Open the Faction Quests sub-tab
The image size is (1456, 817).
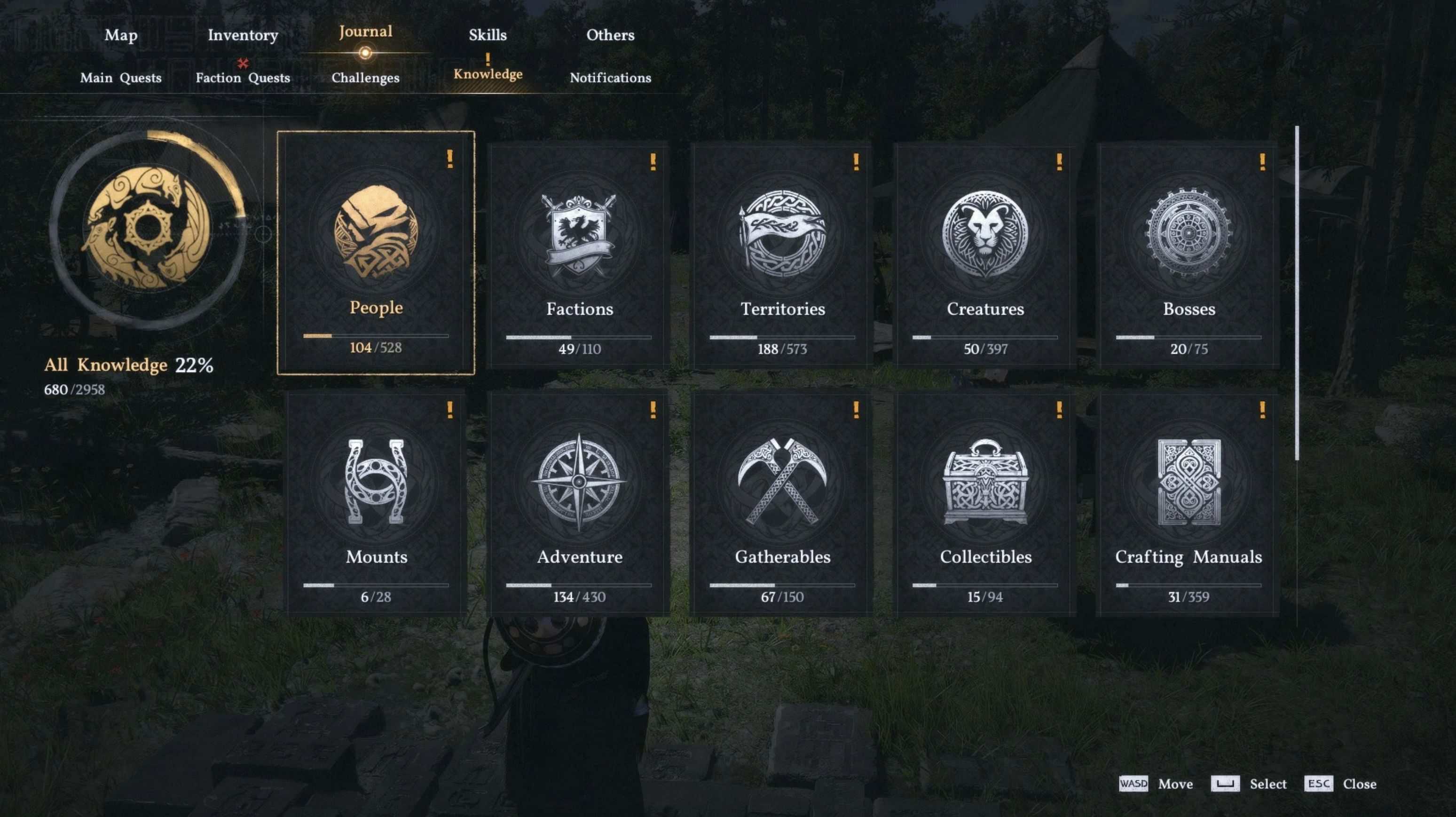point(243,78)
